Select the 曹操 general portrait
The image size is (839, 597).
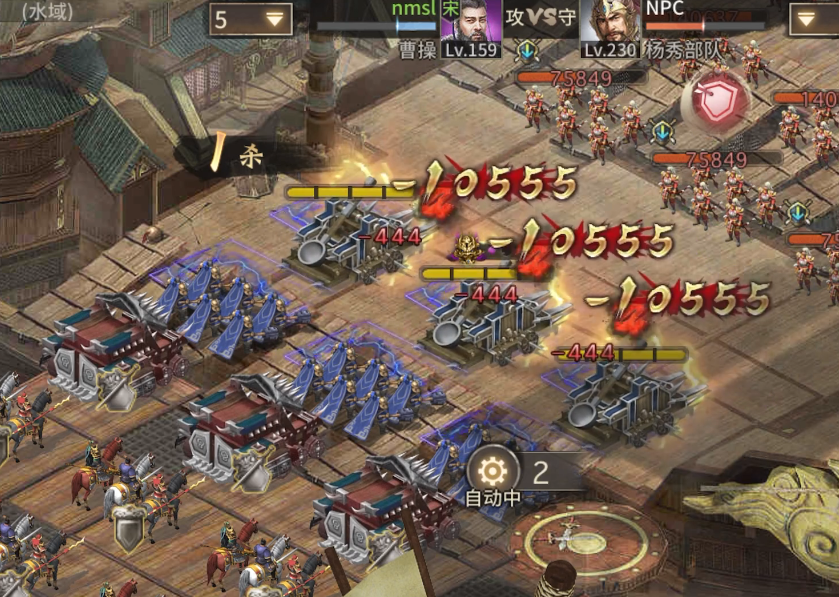click(x=470, y=22)
